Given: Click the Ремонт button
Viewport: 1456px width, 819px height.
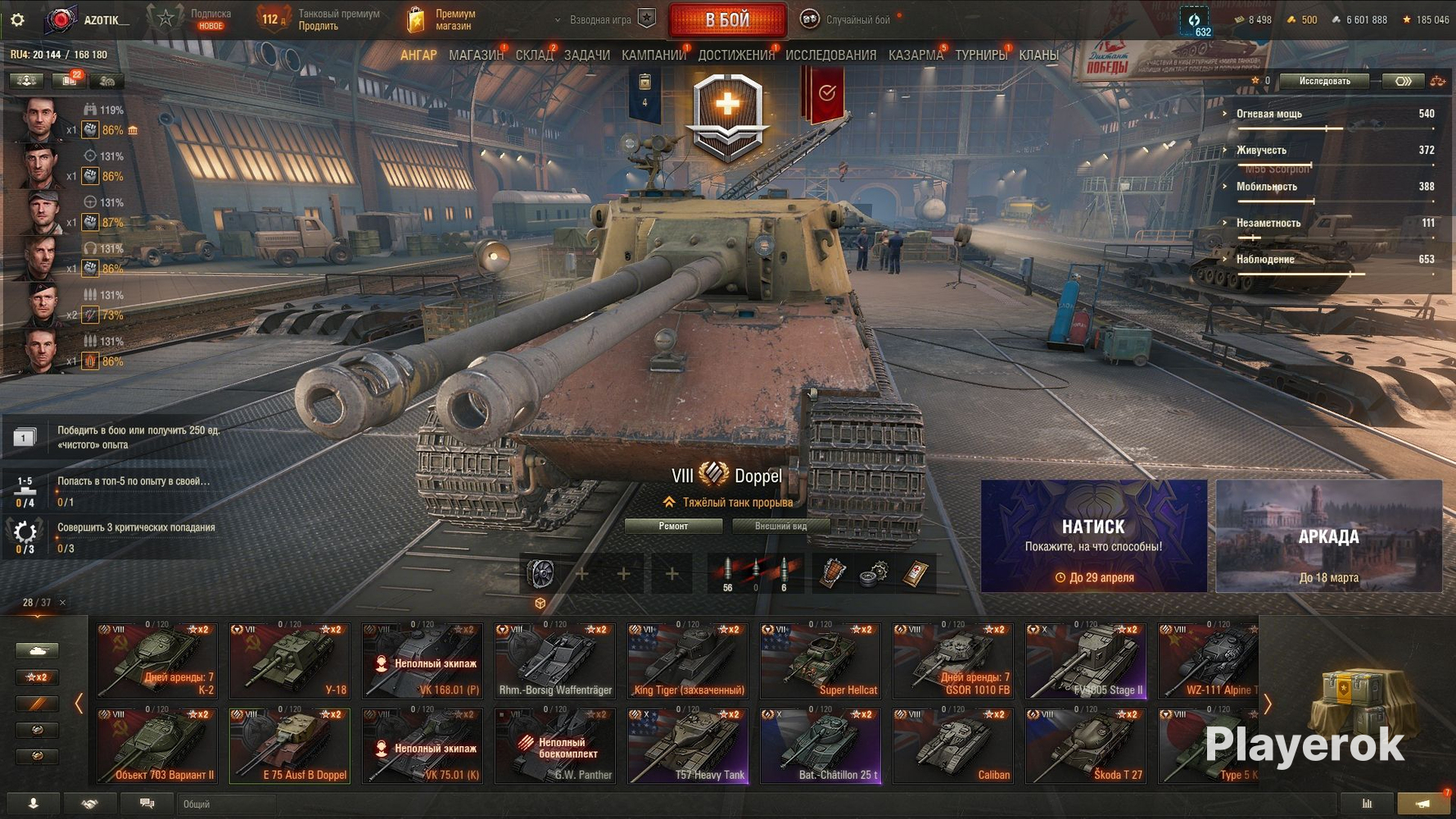Looking at the screenshot, I should 673,527.
